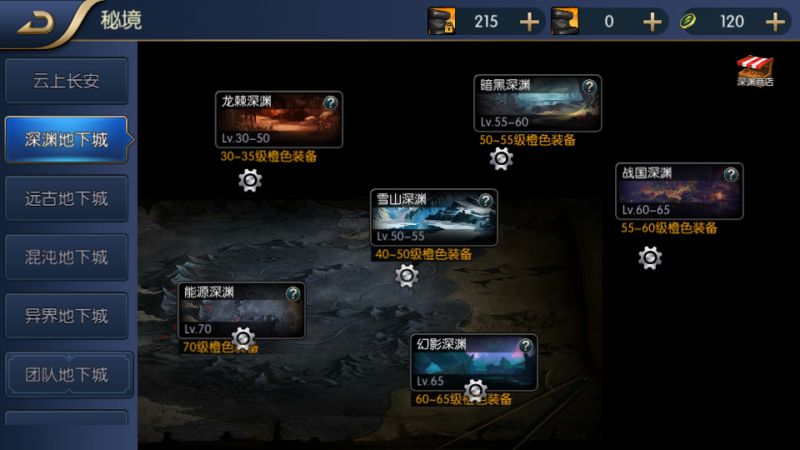Switch to the 云上长安 tab
This screenshot has width=800, height=450.
(x=66, y=82)
